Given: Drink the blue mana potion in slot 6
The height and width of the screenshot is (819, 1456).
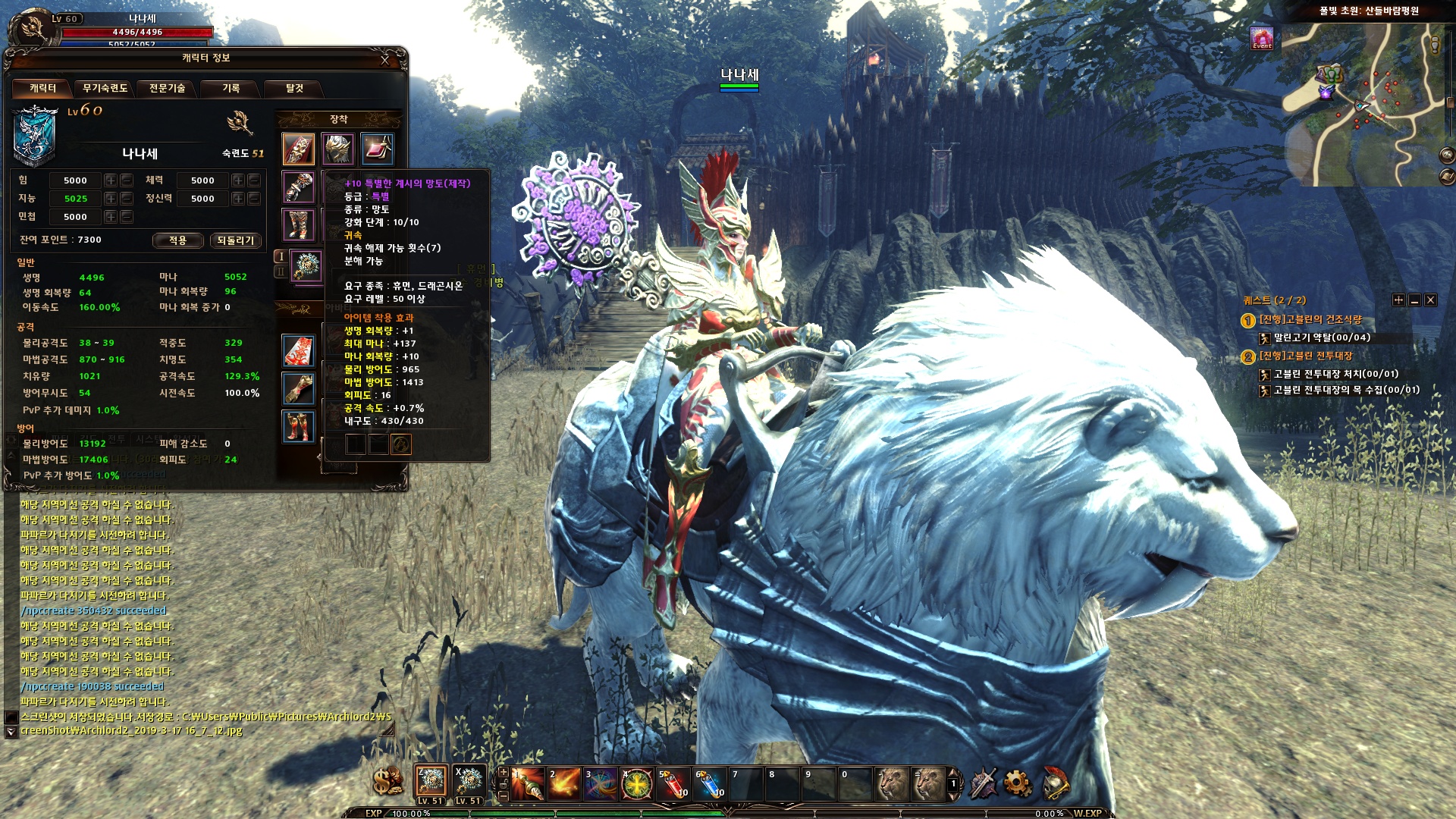Looking at the screenshot, I should (709, 782).
